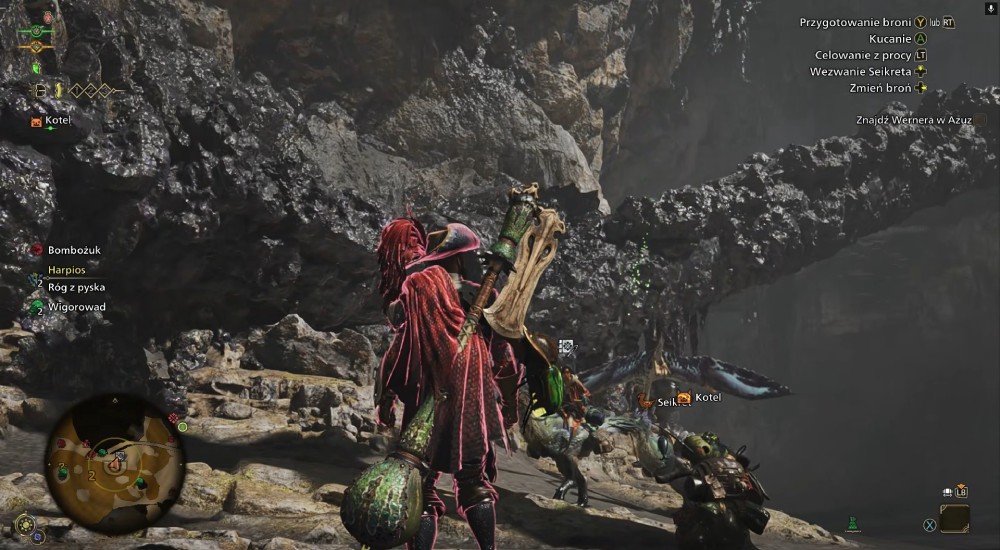Image resolution: width=1000 pixels, height=550 pixels.
Task: Choose Róg z pyska from the list
Action: coord(76,287)
